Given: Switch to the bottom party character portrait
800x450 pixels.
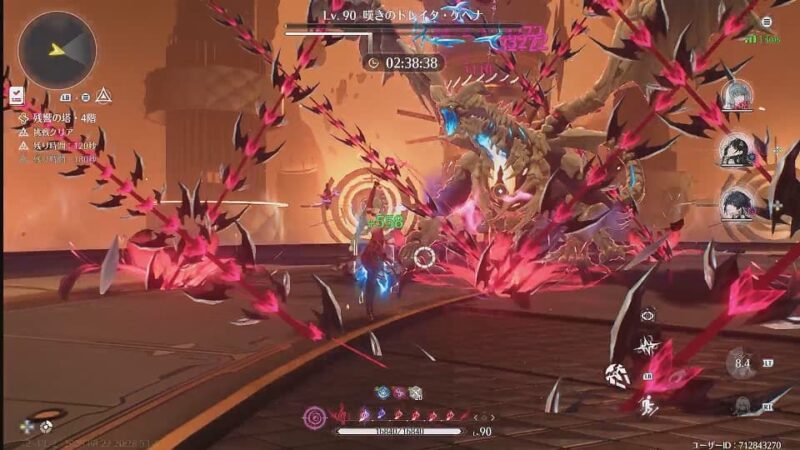Looking at the screenshot, I should pyautogui.click(x=738, y=204).
